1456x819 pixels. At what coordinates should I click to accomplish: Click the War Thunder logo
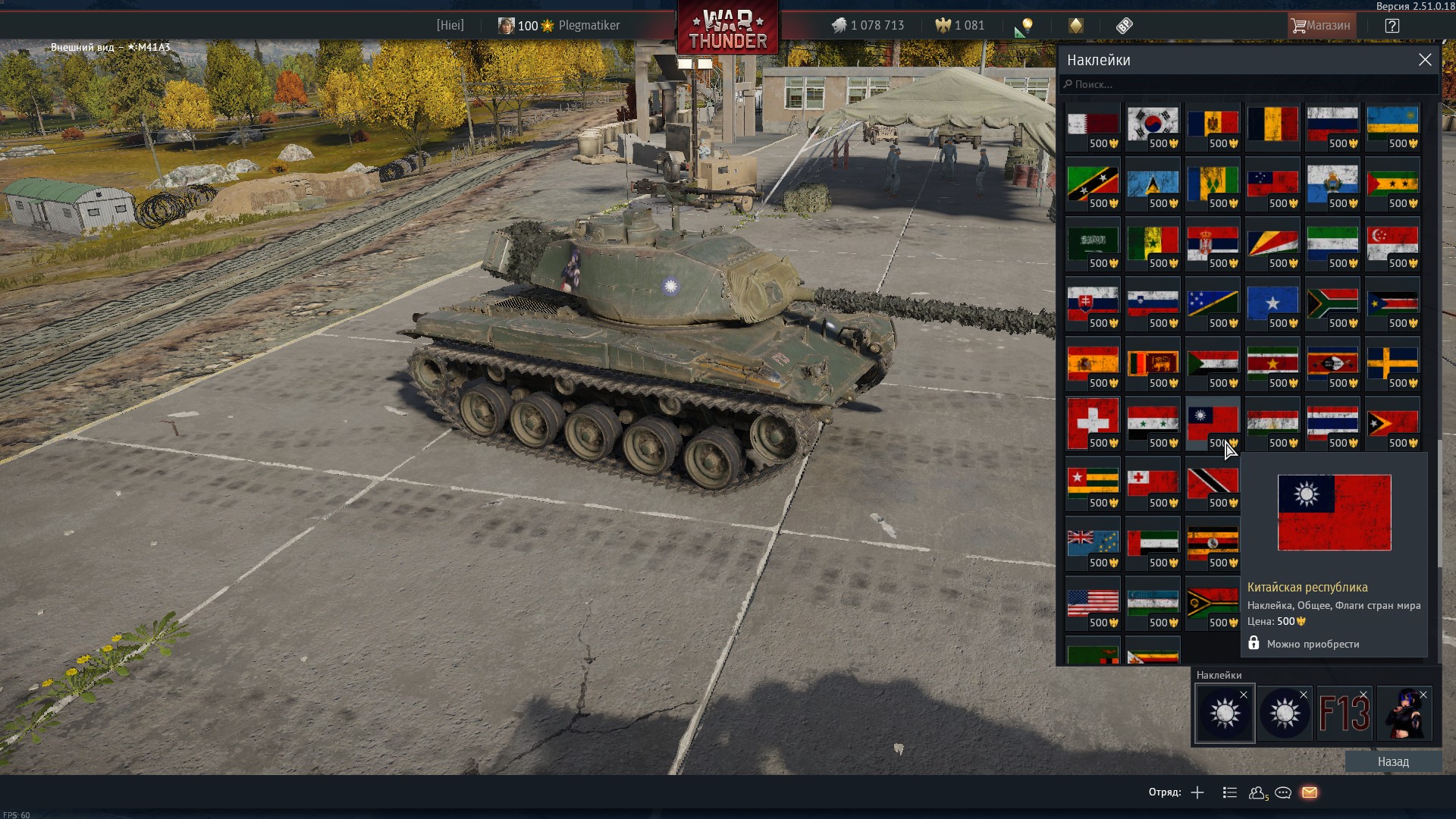pos(727,29)
